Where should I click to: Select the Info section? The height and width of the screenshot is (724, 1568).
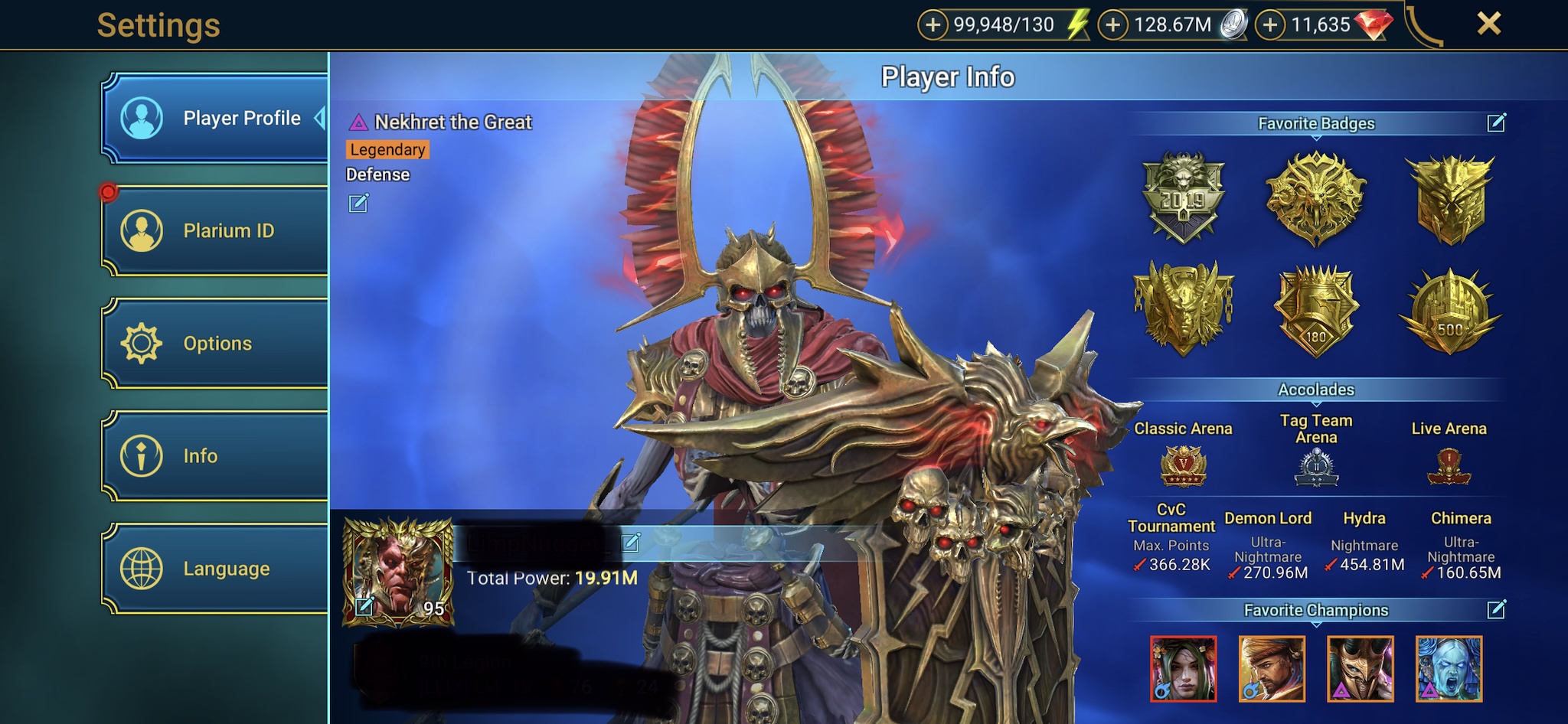216,456
